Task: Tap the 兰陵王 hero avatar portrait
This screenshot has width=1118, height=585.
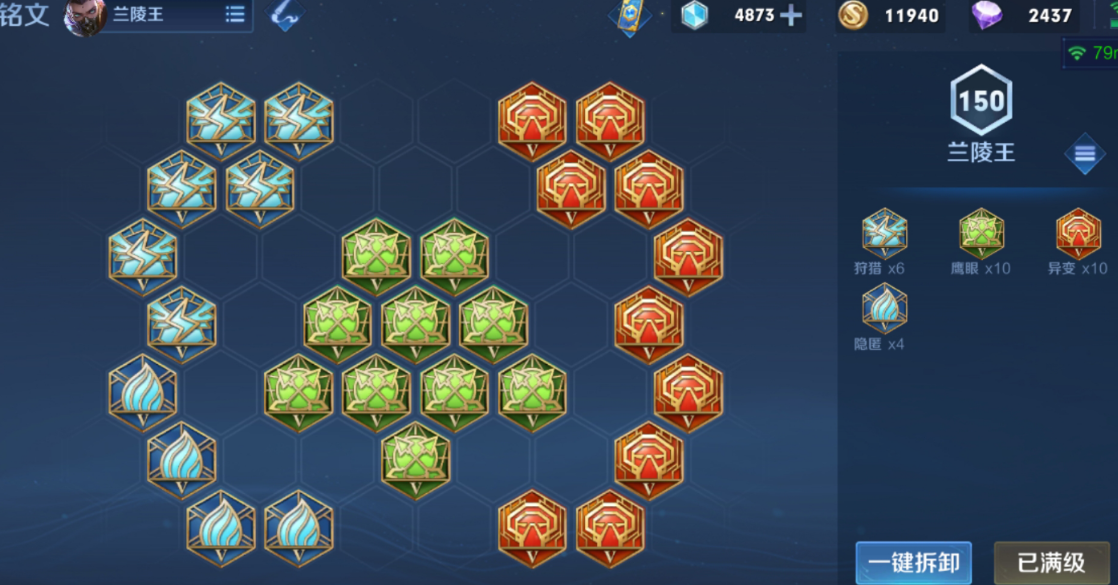Action: tap(85, 17)
